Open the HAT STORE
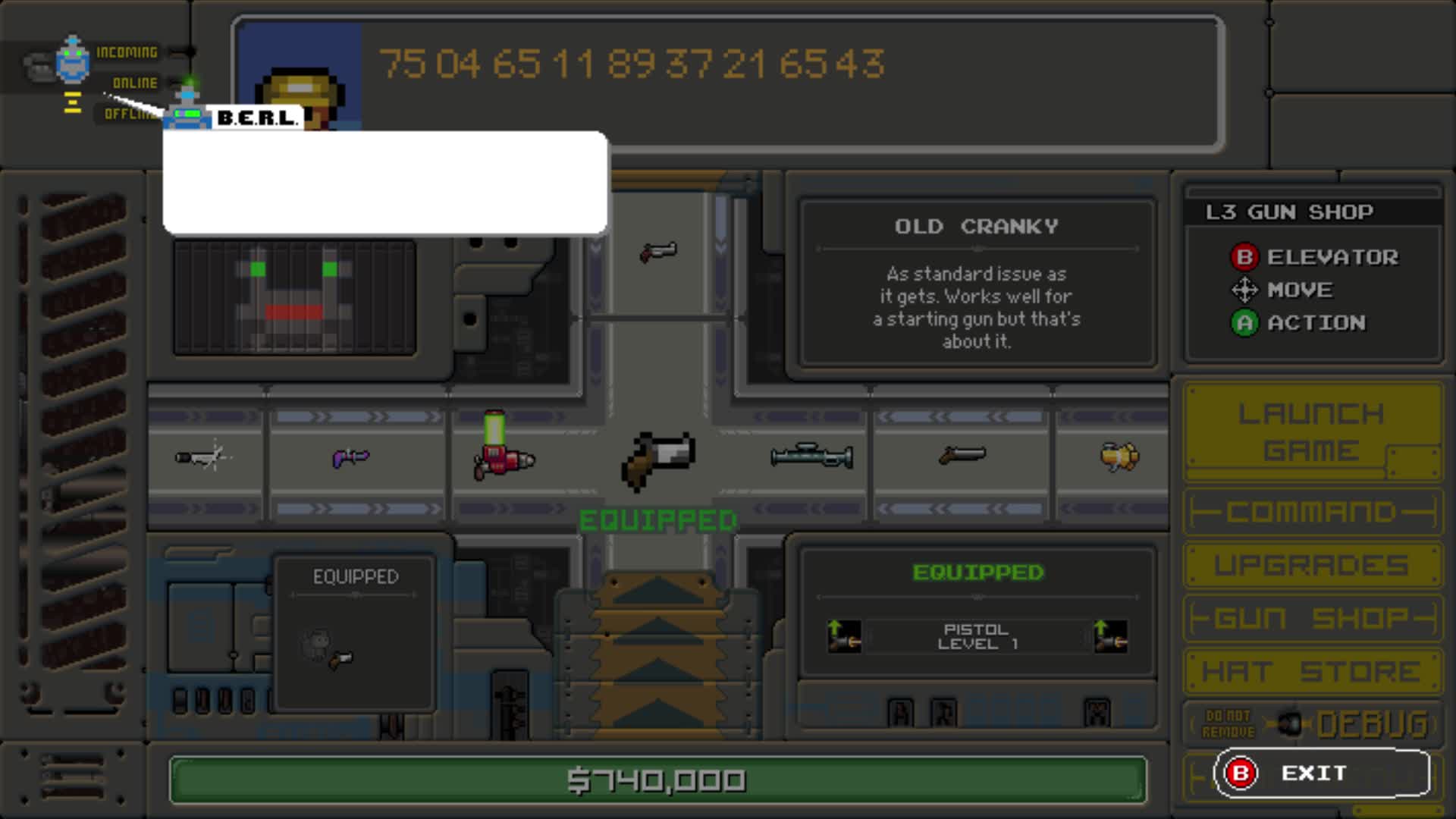This screenshot has width=1456, height=819. 1311,671
